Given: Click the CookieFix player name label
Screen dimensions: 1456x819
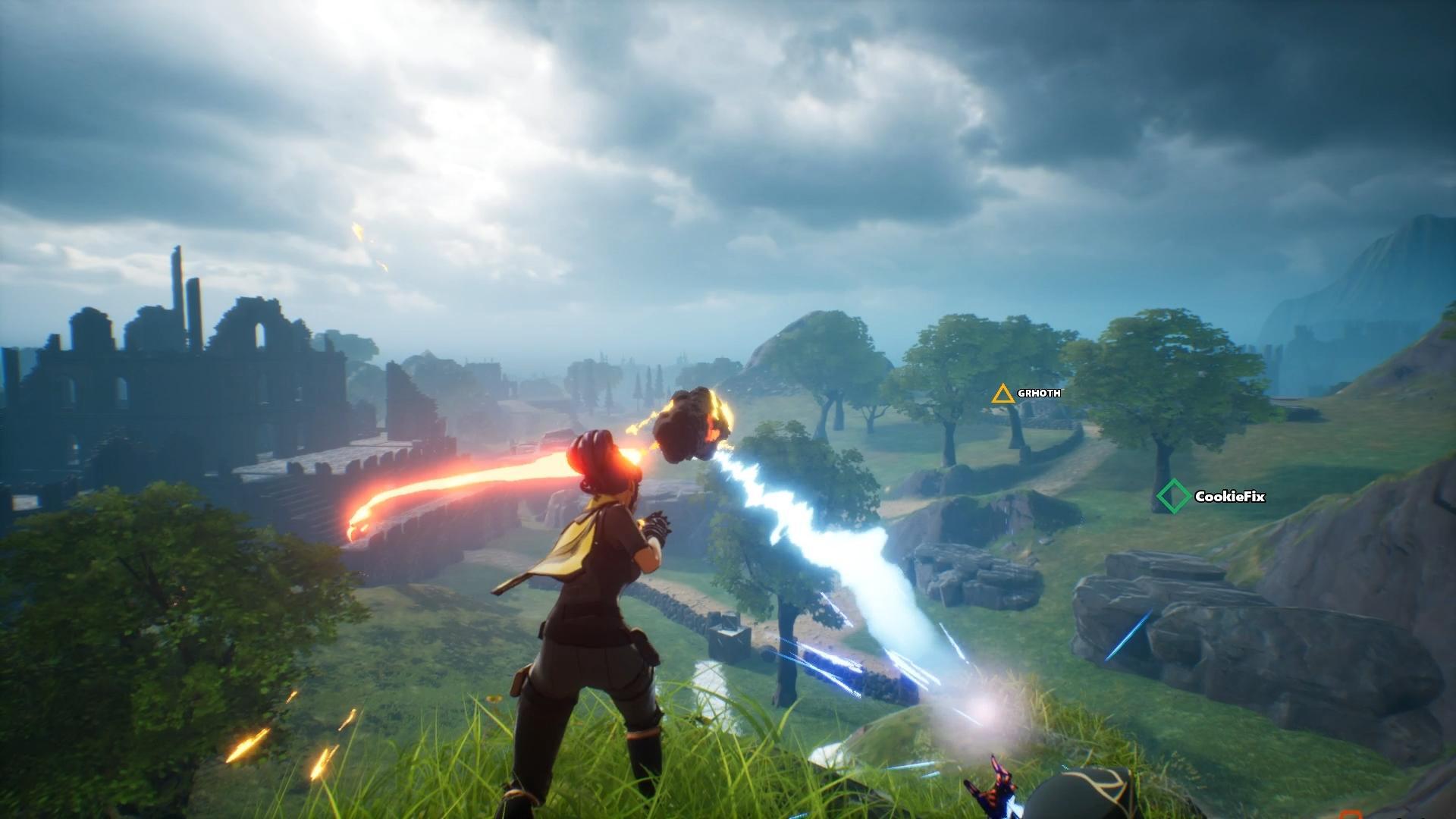Looking at the screenshot, I should 1228,498.
